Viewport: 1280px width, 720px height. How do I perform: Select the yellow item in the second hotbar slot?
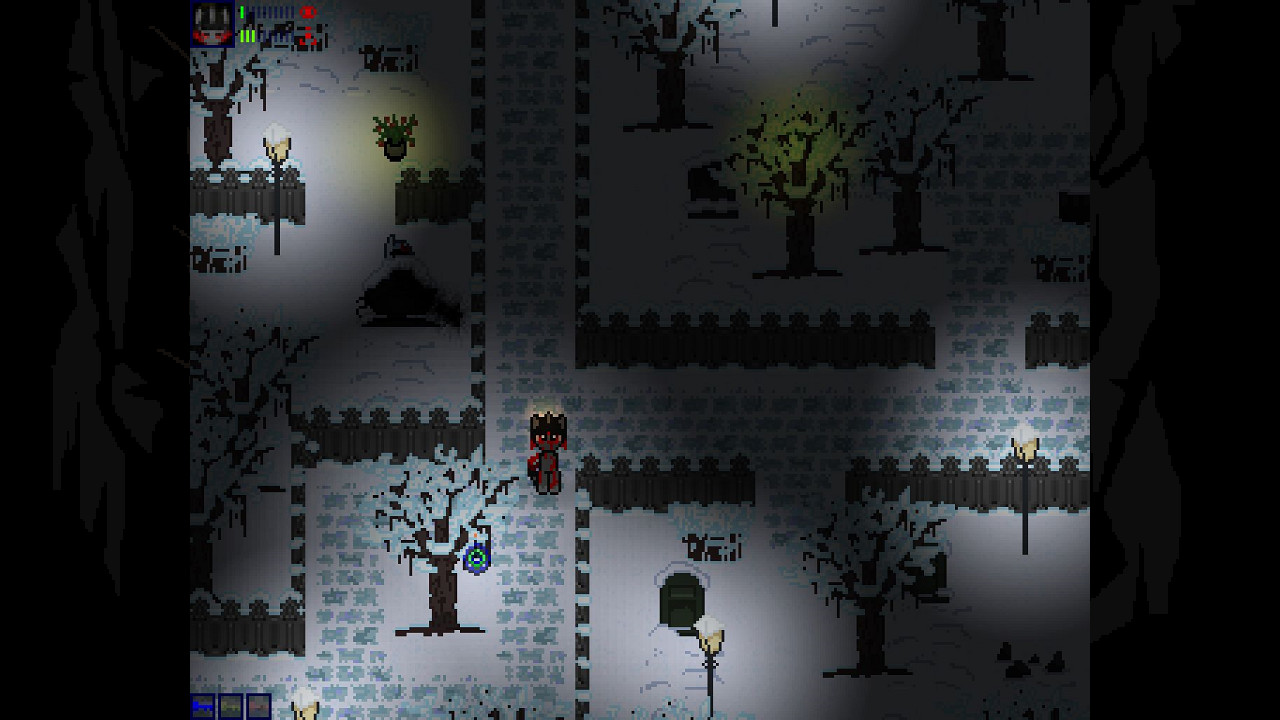231,709
